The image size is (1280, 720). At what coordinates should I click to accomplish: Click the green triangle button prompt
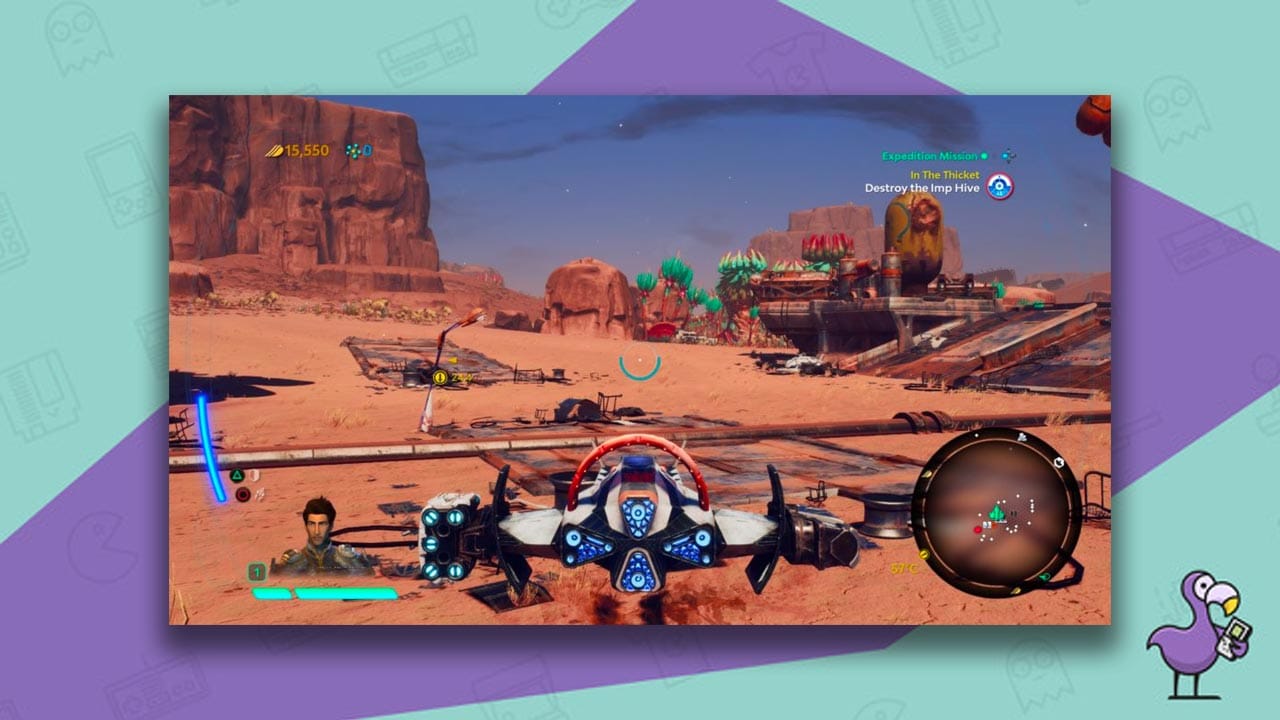pos(237,475)
